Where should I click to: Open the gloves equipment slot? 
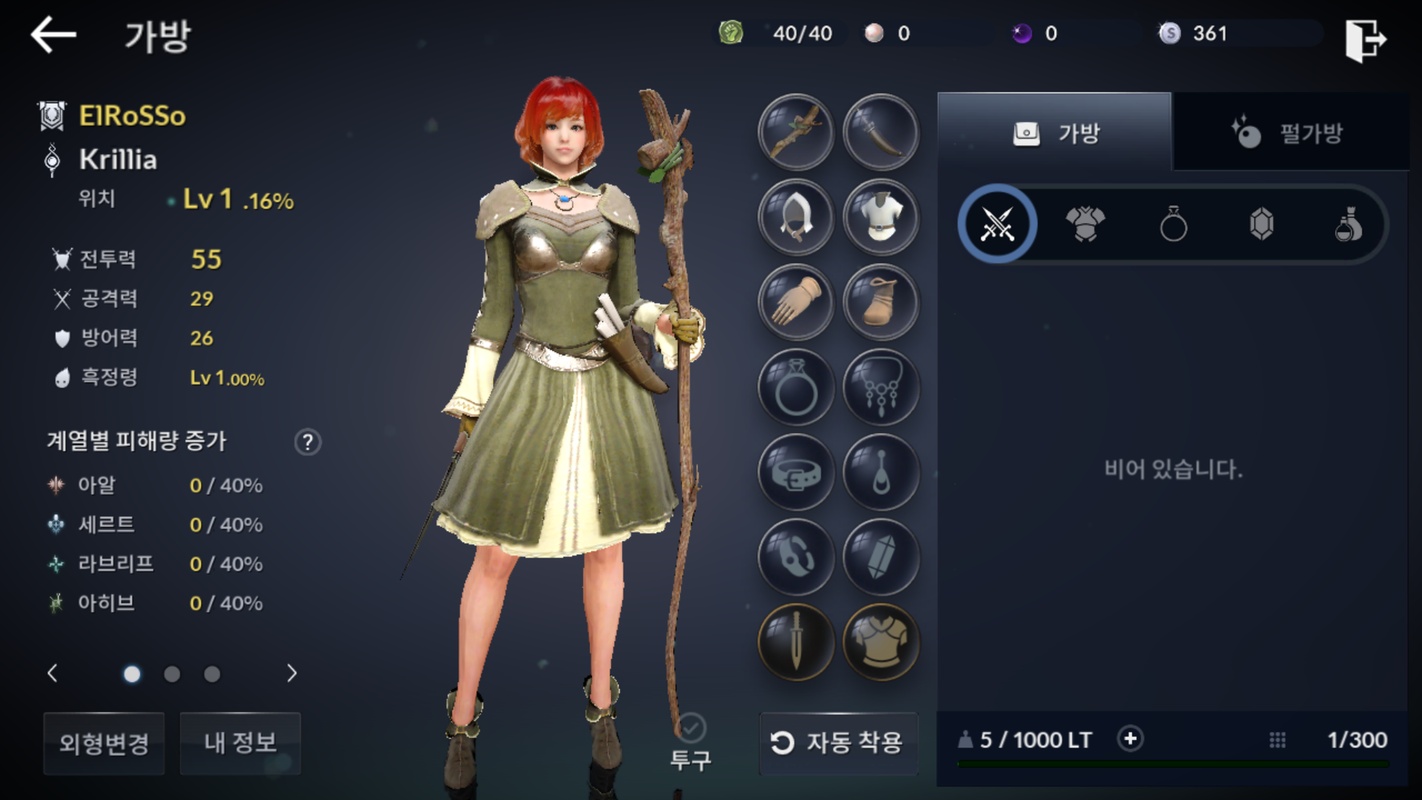click(x=796, y=302)
